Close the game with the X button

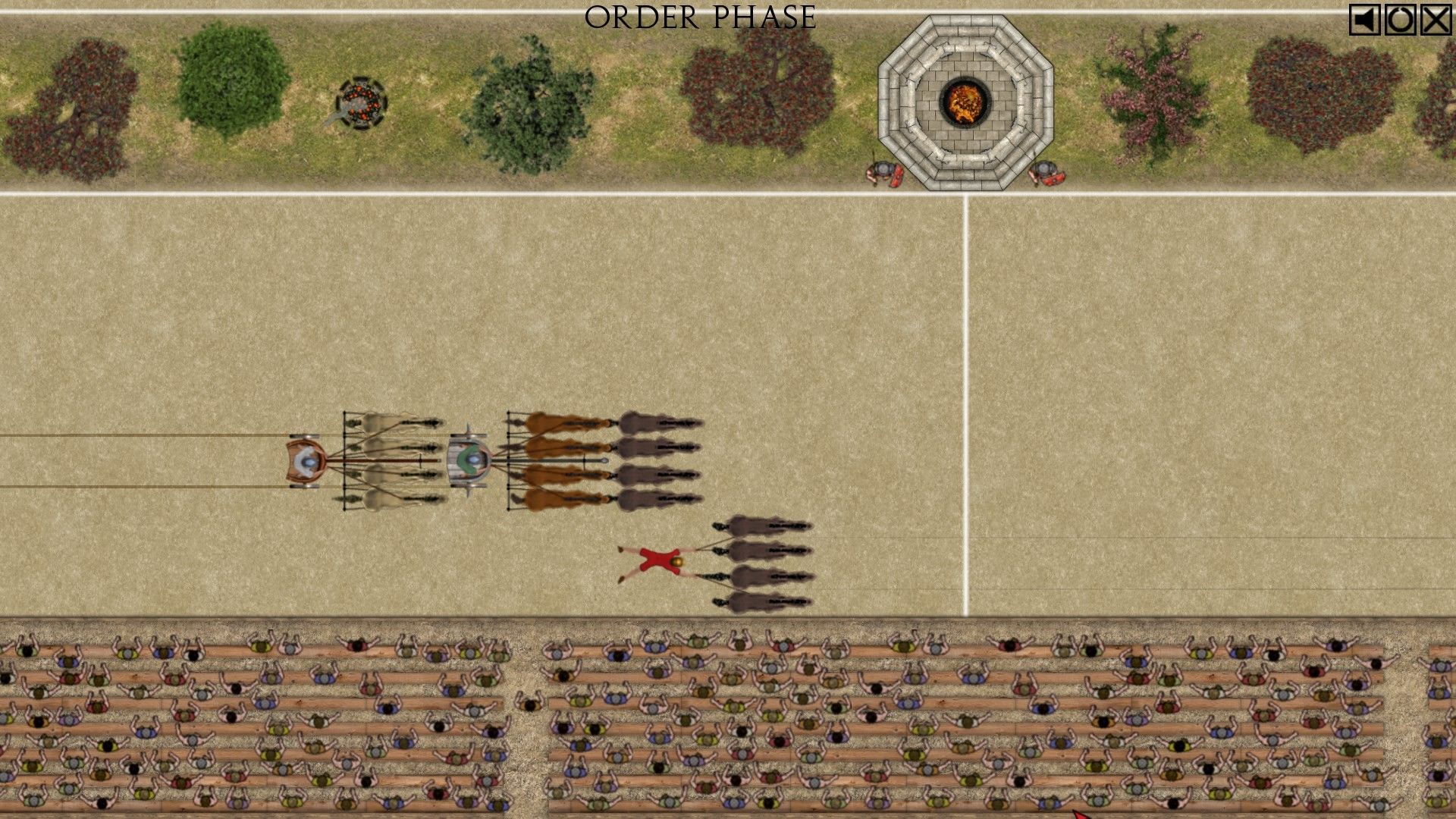pyautogui.click(x=1436, y=20)
